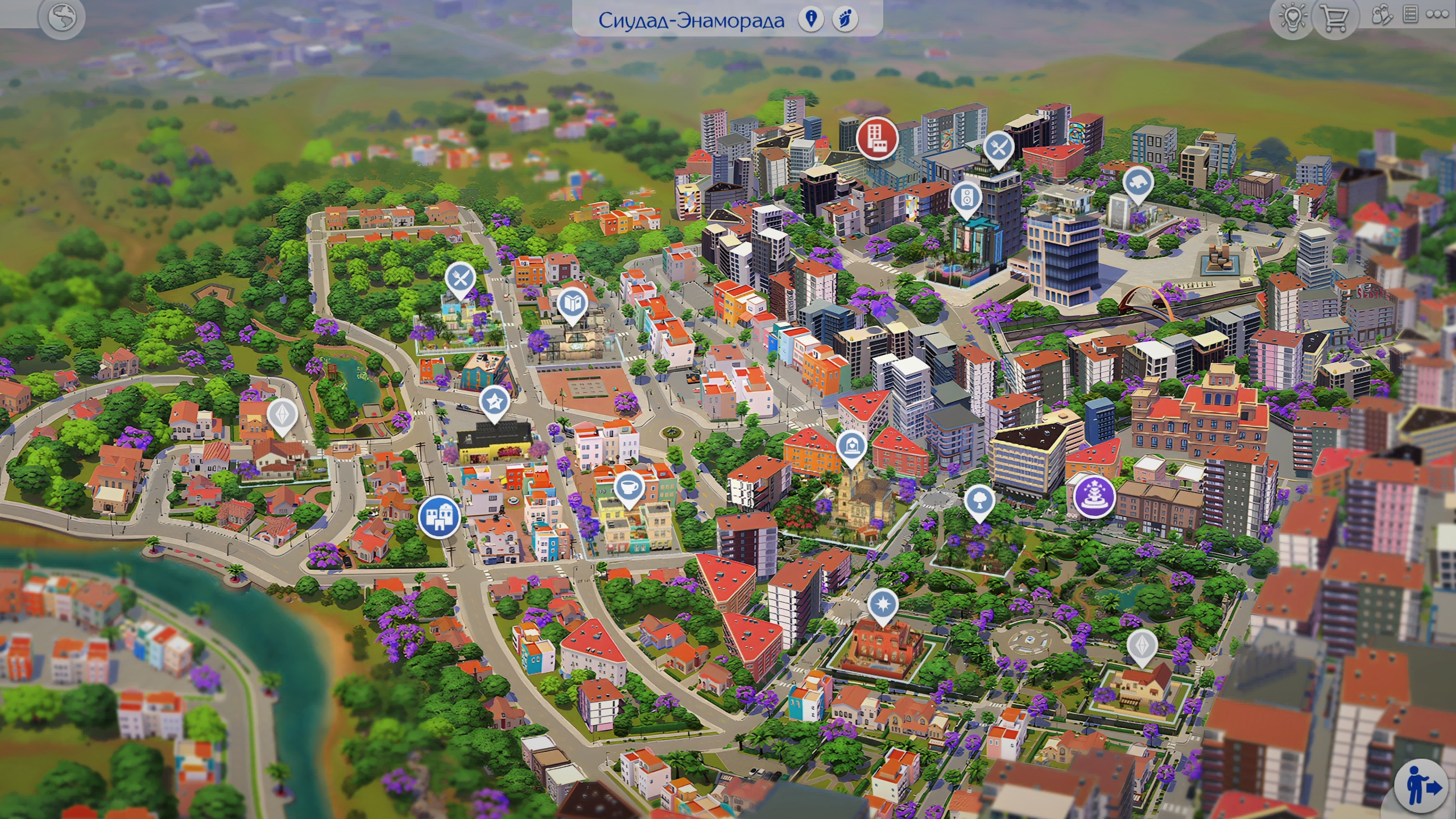Show world info with the pin button
Viewport: 1456px width, 819px height.
tap(812, 19)
